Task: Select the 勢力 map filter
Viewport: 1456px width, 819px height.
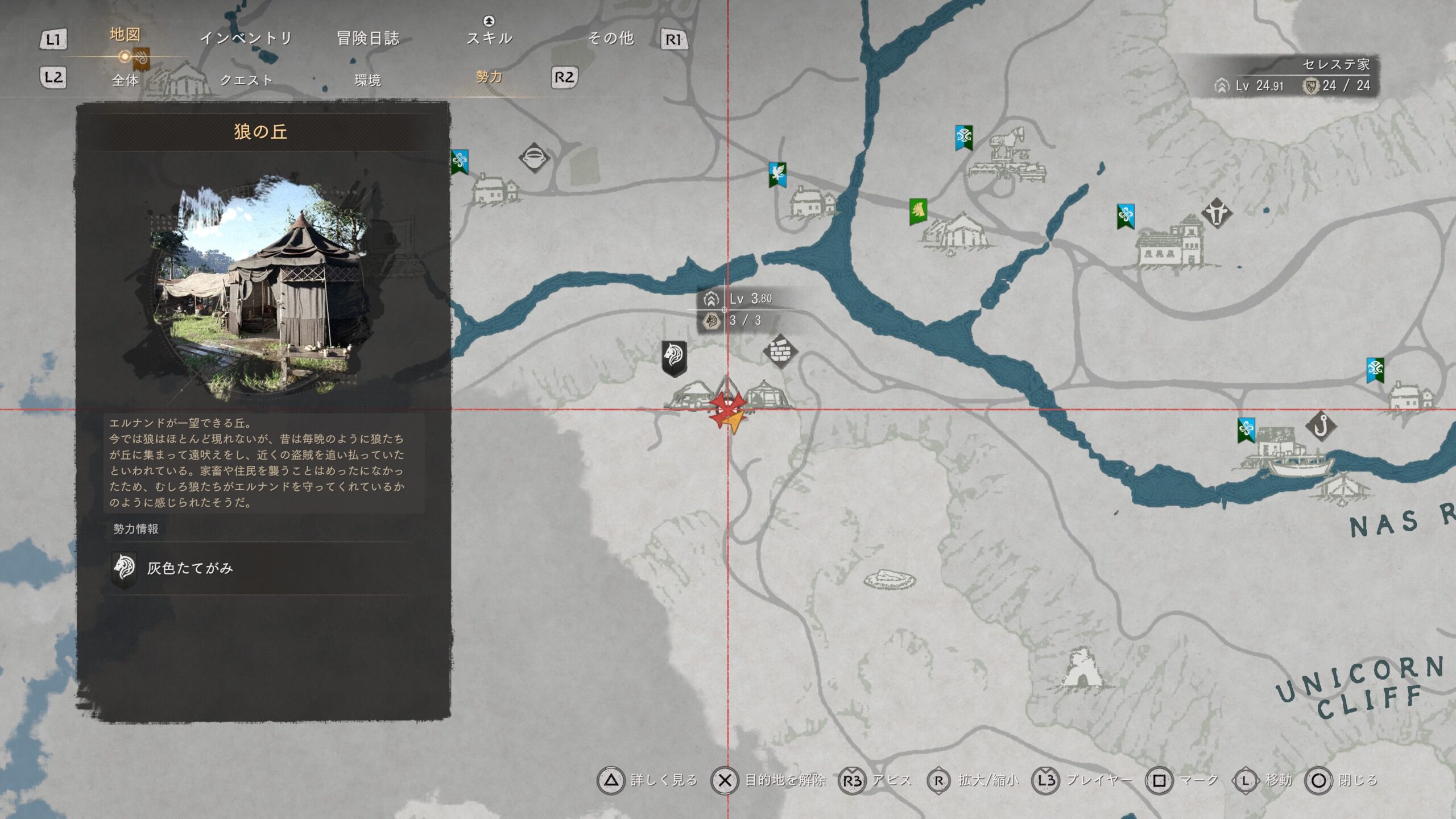Action: [x=489, y=77]
